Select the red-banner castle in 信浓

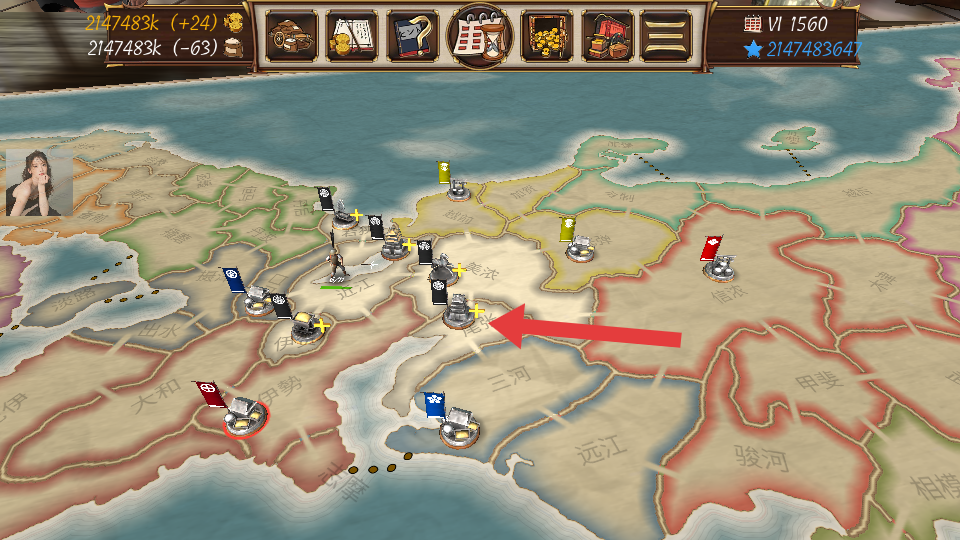point(722,265)
